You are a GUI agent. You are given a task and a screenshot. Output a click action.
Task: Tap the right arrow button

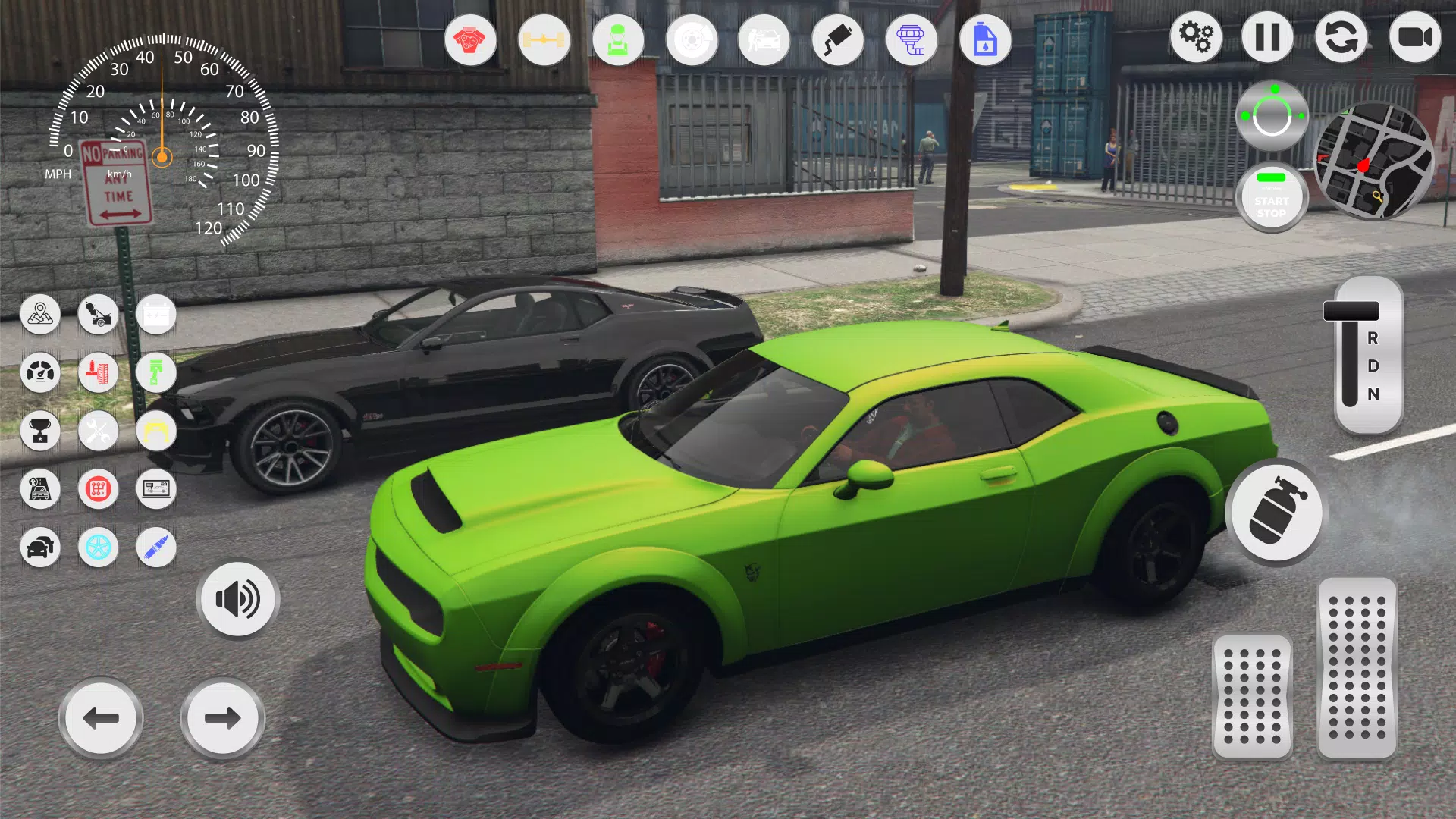coord(221,717)
